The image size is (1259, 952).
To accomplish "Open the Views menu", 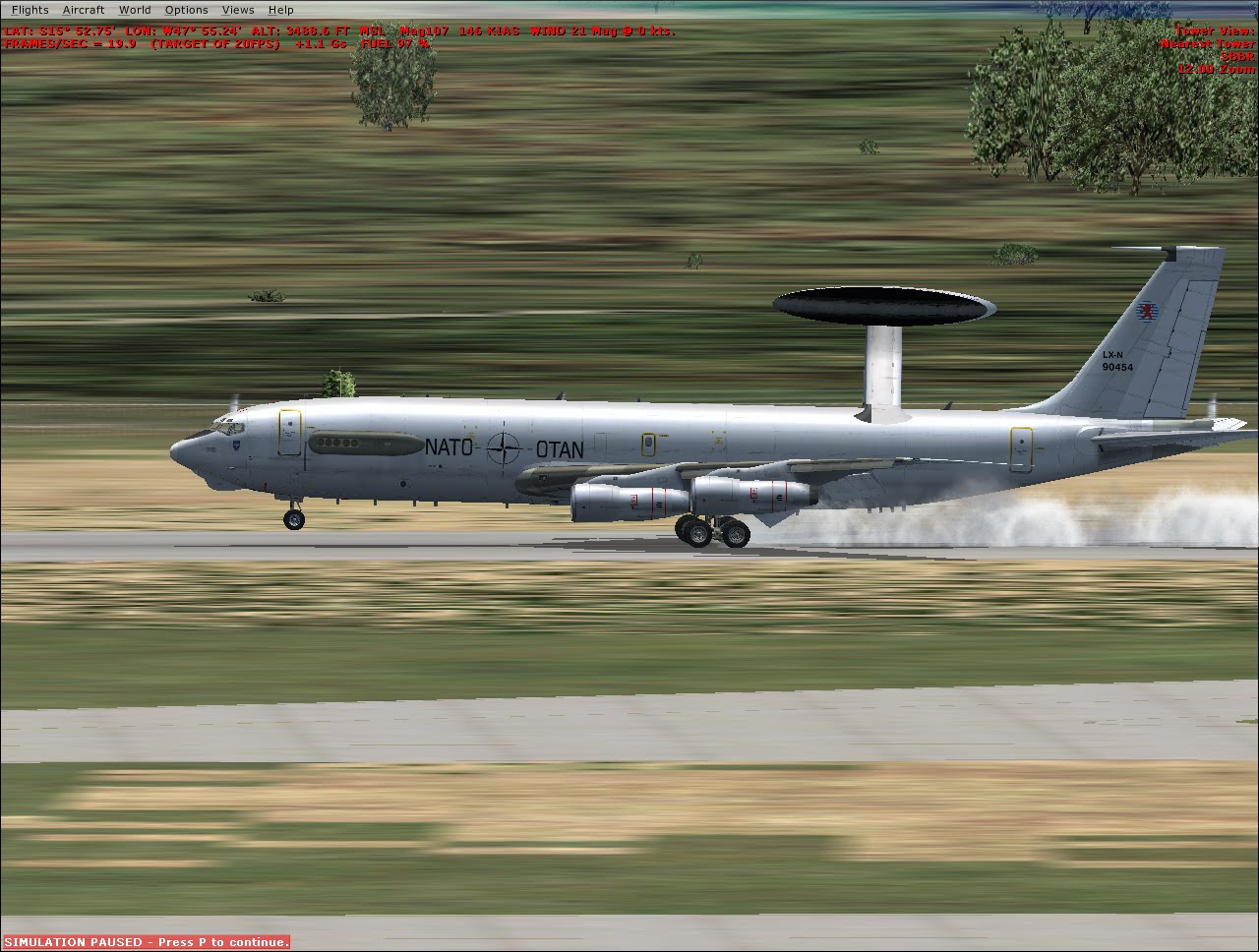I will click(238, 9).
